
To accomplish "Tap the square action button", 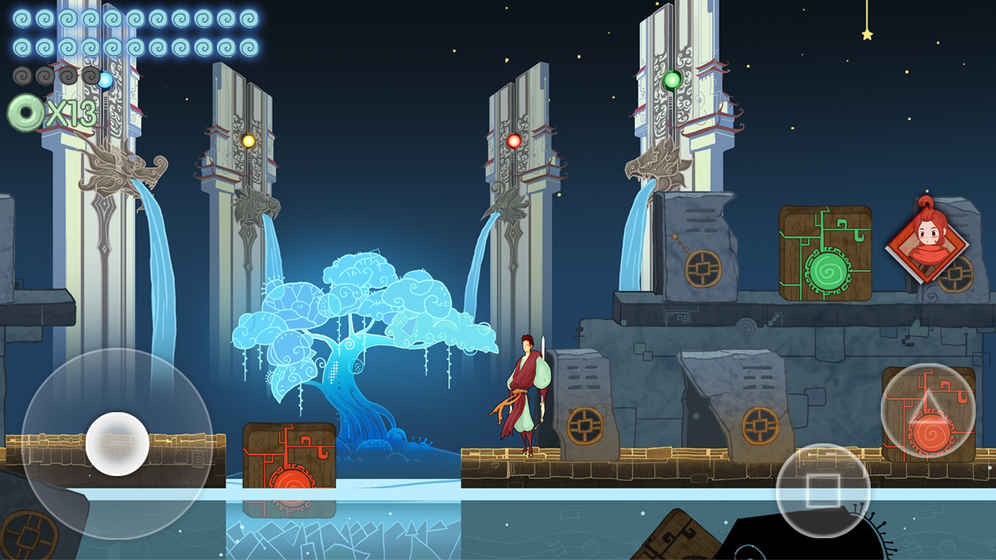I will [x=823, y=490].
